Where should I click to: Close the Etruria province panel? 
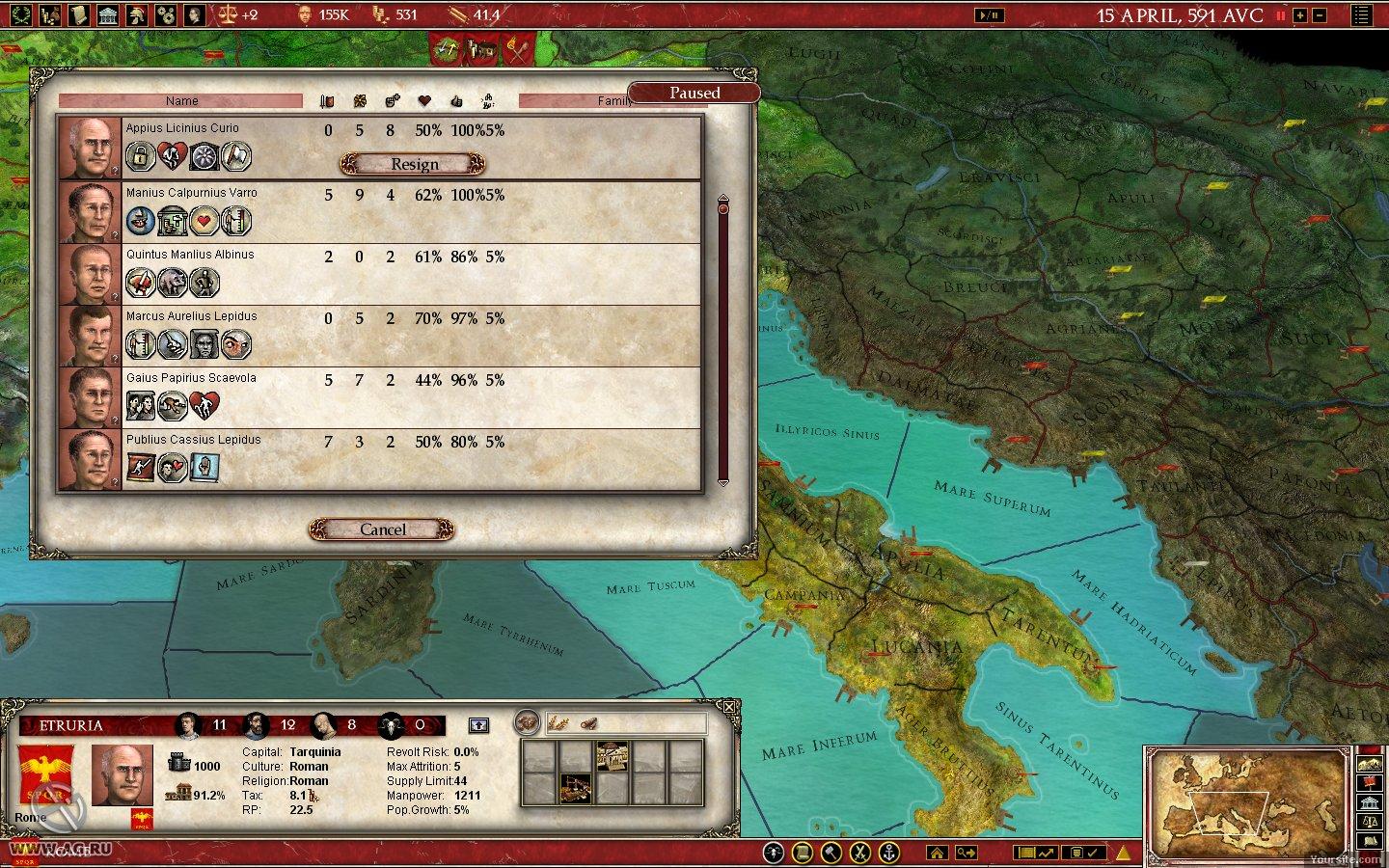pos(729,707)
